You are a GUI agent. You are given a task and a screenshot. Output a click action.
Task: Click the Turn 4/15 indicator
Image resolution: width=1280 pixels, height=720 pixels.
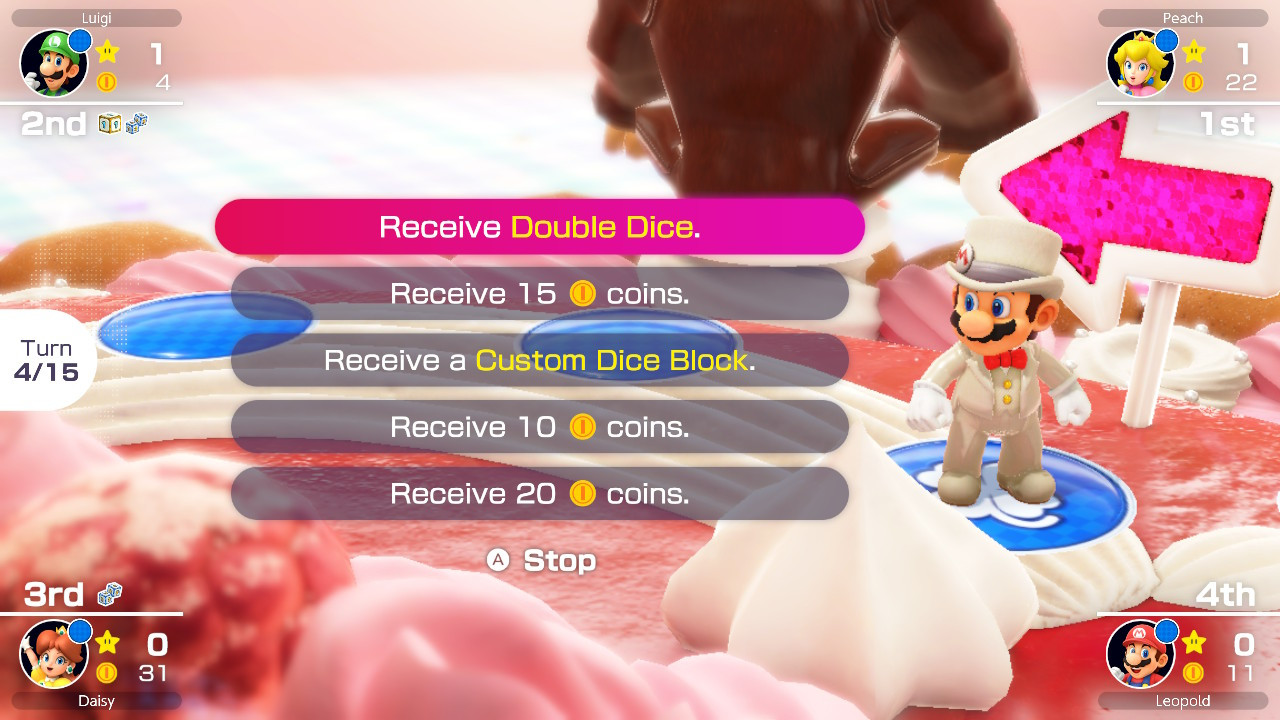48,359
